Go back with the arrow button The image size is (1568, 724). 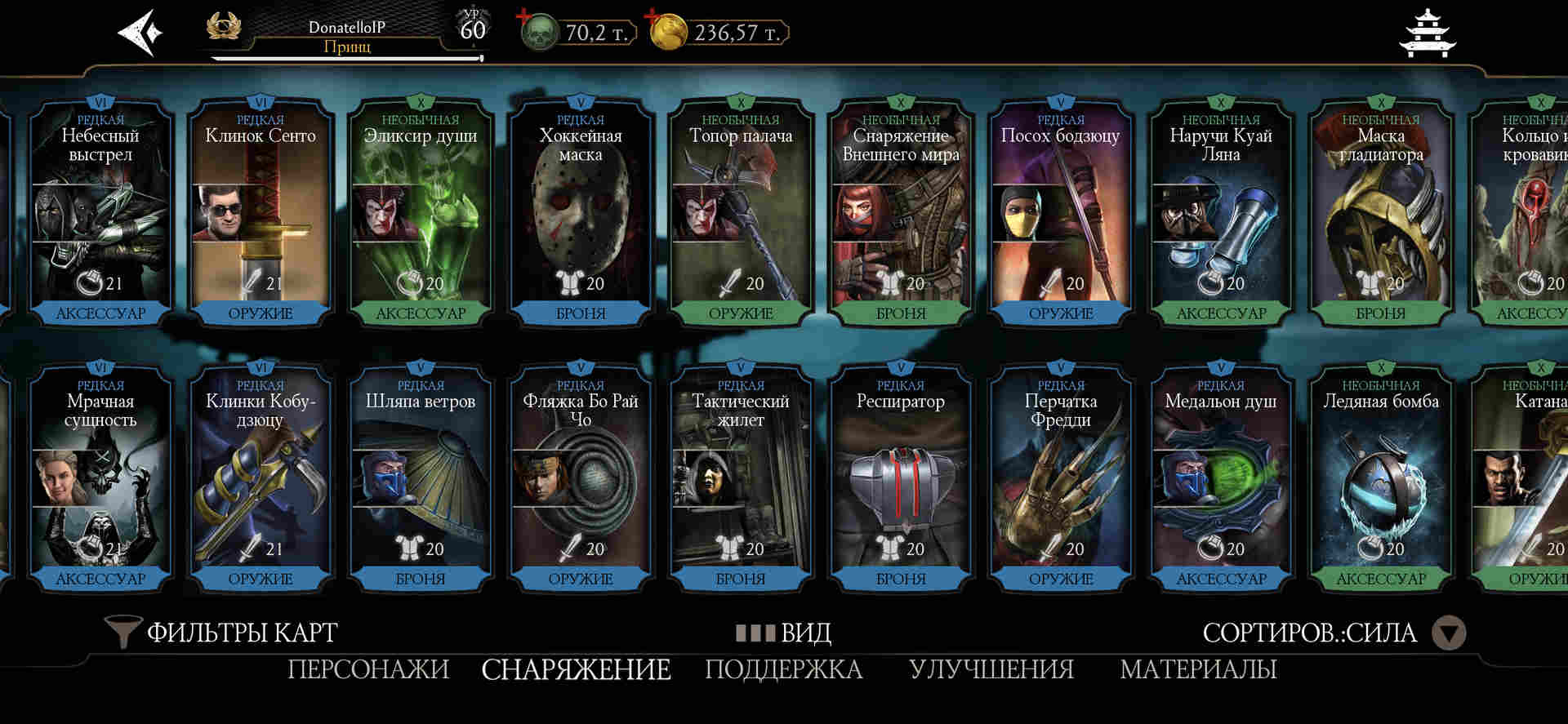(140, 33)
